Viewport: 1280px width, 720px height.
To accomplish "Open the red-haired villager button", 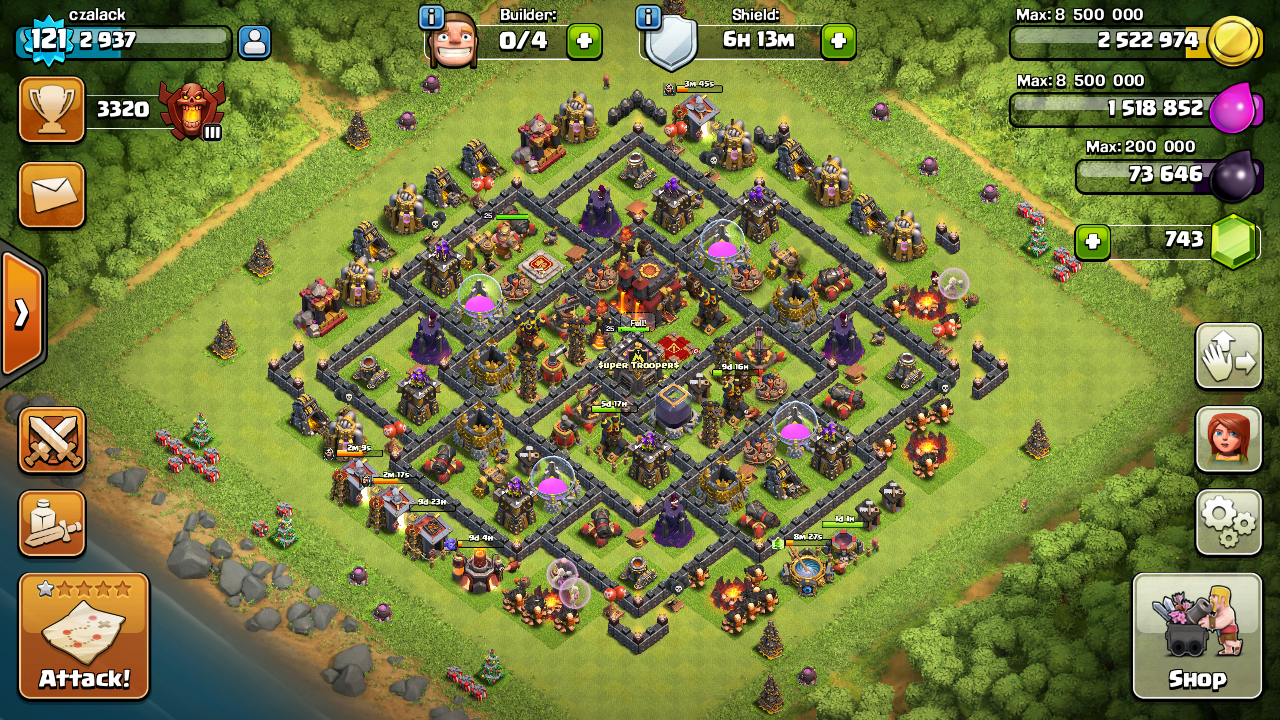I will [1228, 439].
